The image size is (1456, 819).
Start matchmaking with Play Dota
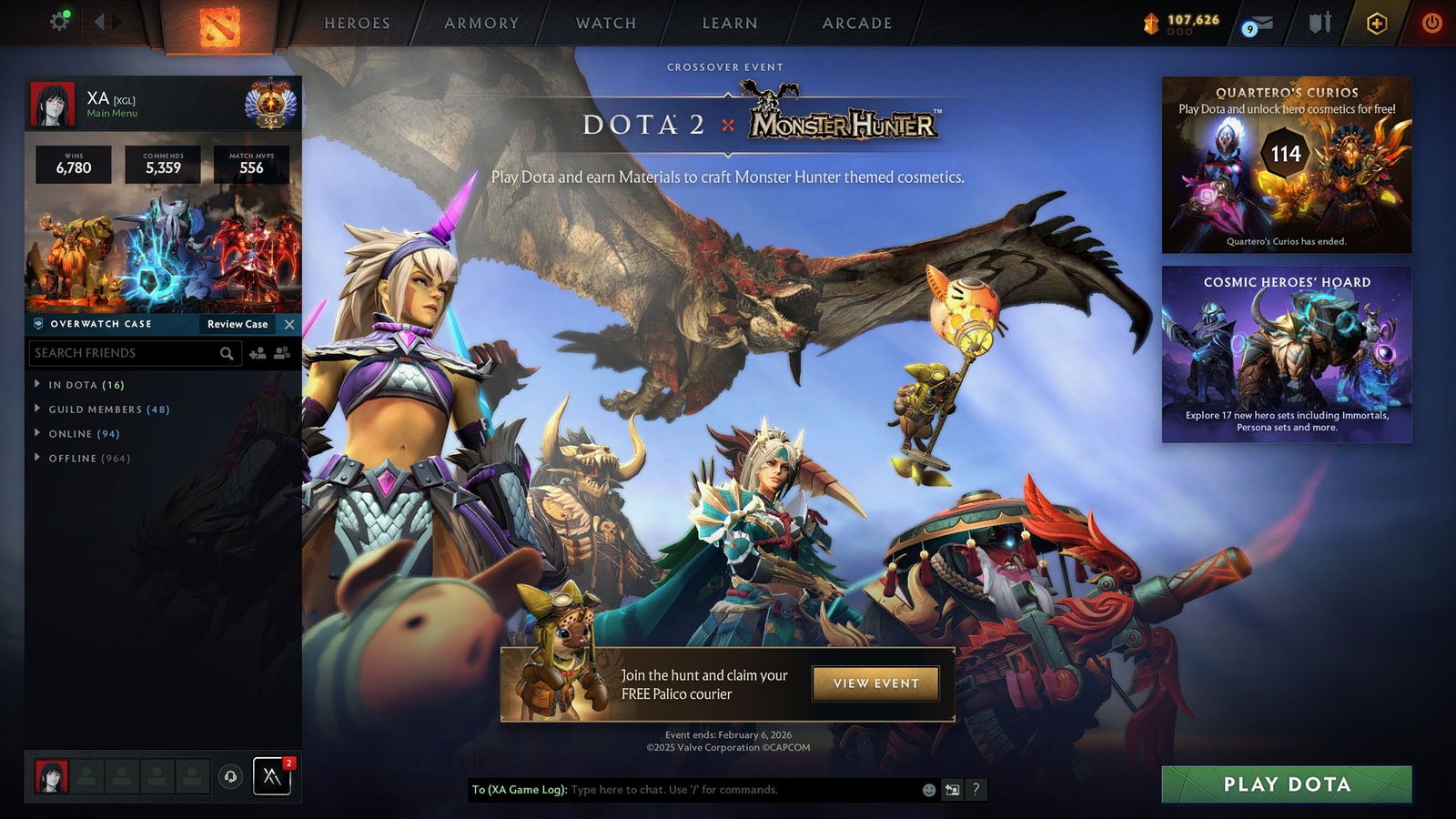(x=1286, y=784)
